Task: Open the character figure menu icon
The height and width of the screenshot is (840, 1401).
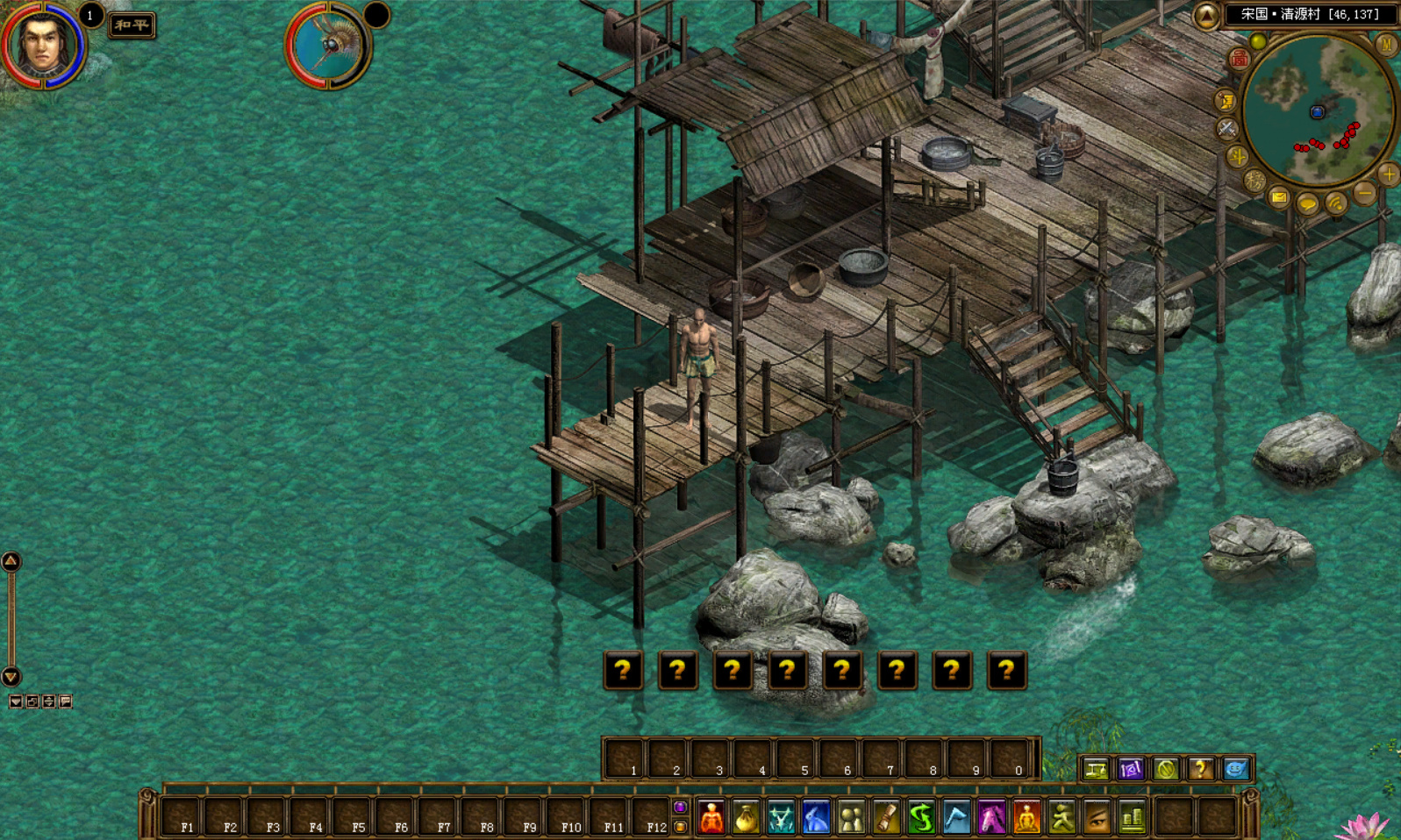Action: coord(711,818)
